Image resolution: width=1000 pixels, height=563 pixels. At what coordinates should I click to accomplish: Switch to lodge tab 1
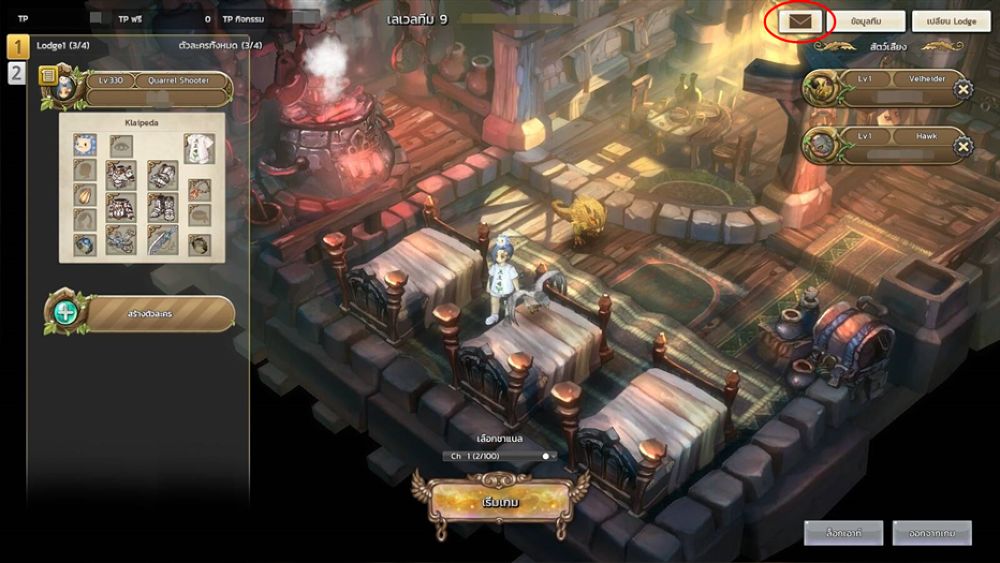(17, 46)
